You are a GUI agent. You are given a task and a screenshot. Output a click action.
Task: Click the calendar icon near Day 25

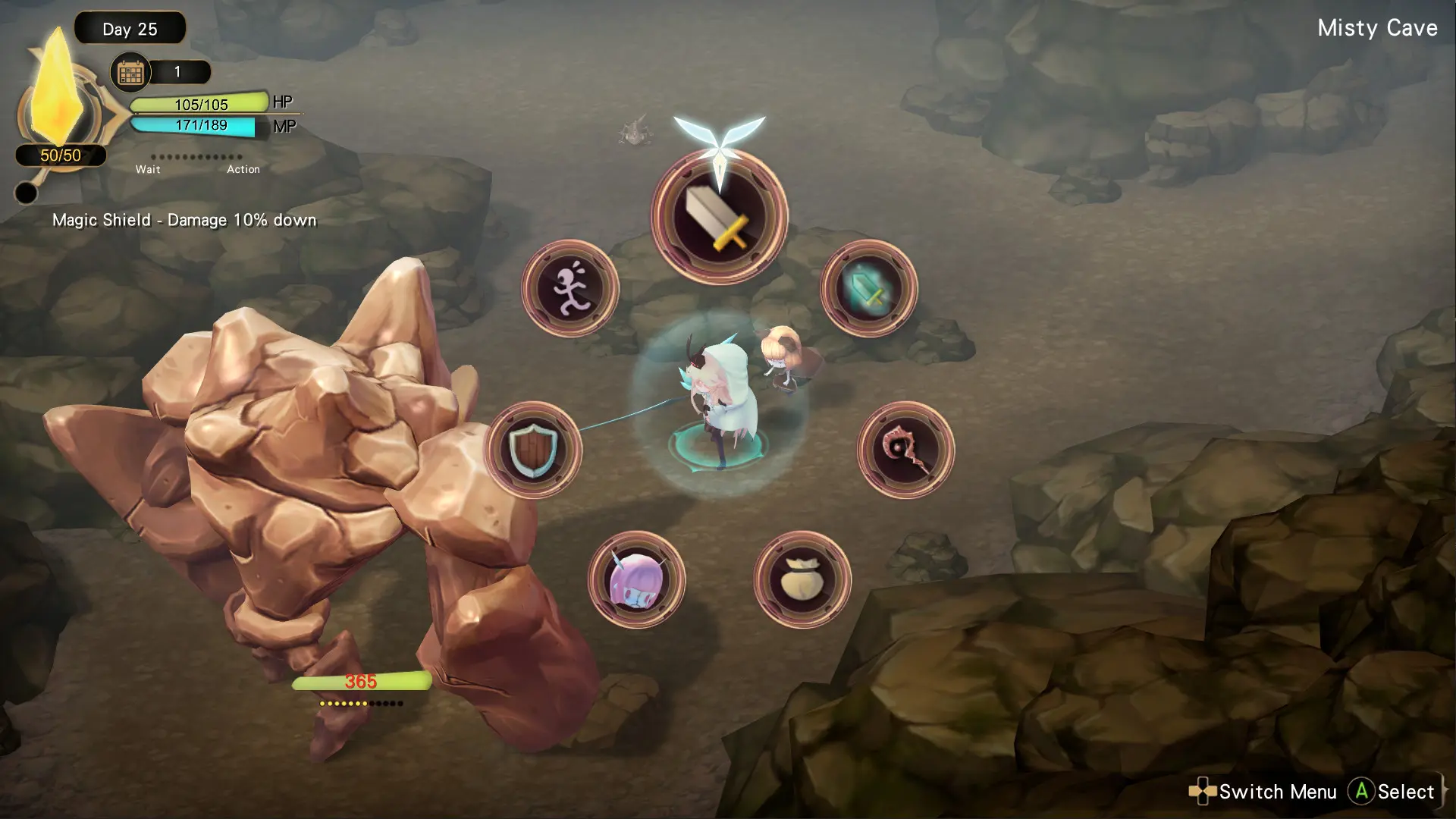130,72
